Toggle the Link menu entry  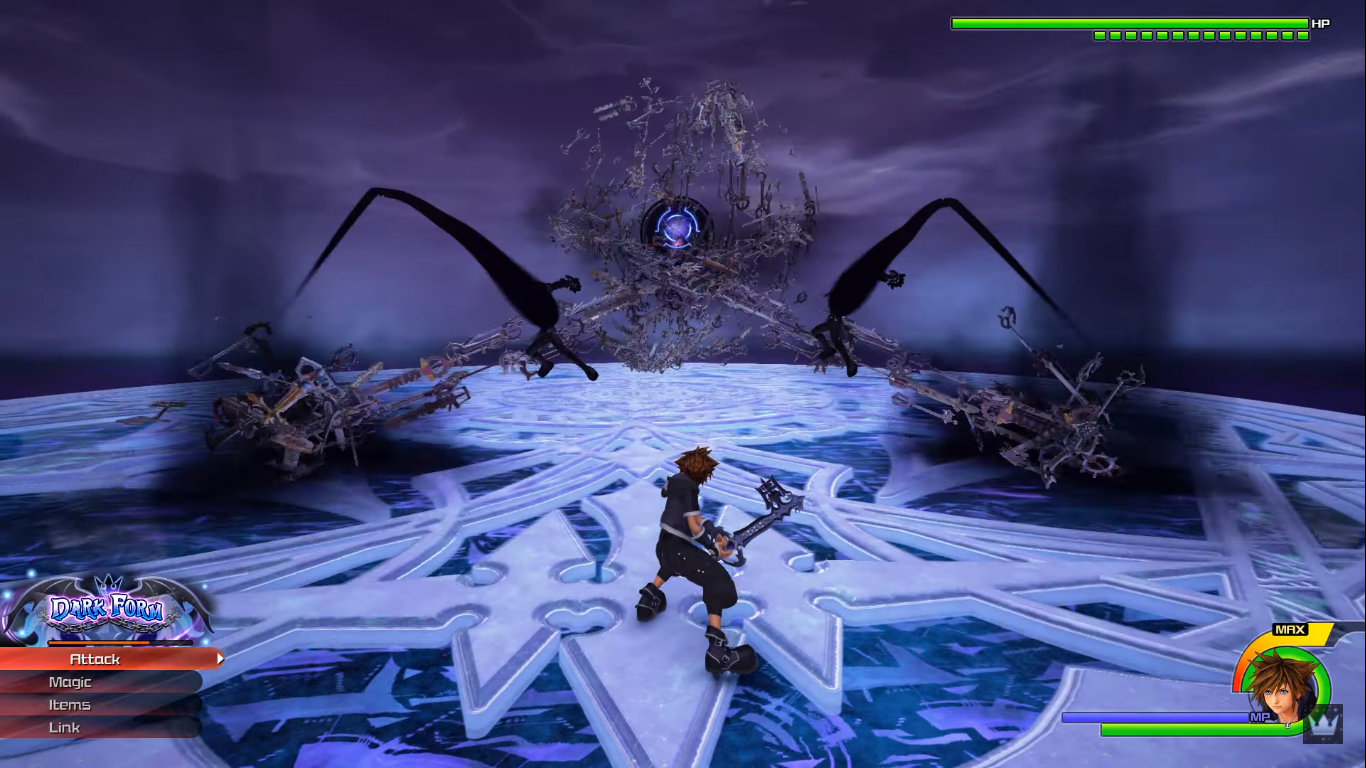pyautogui.click(x=65, y=727)
